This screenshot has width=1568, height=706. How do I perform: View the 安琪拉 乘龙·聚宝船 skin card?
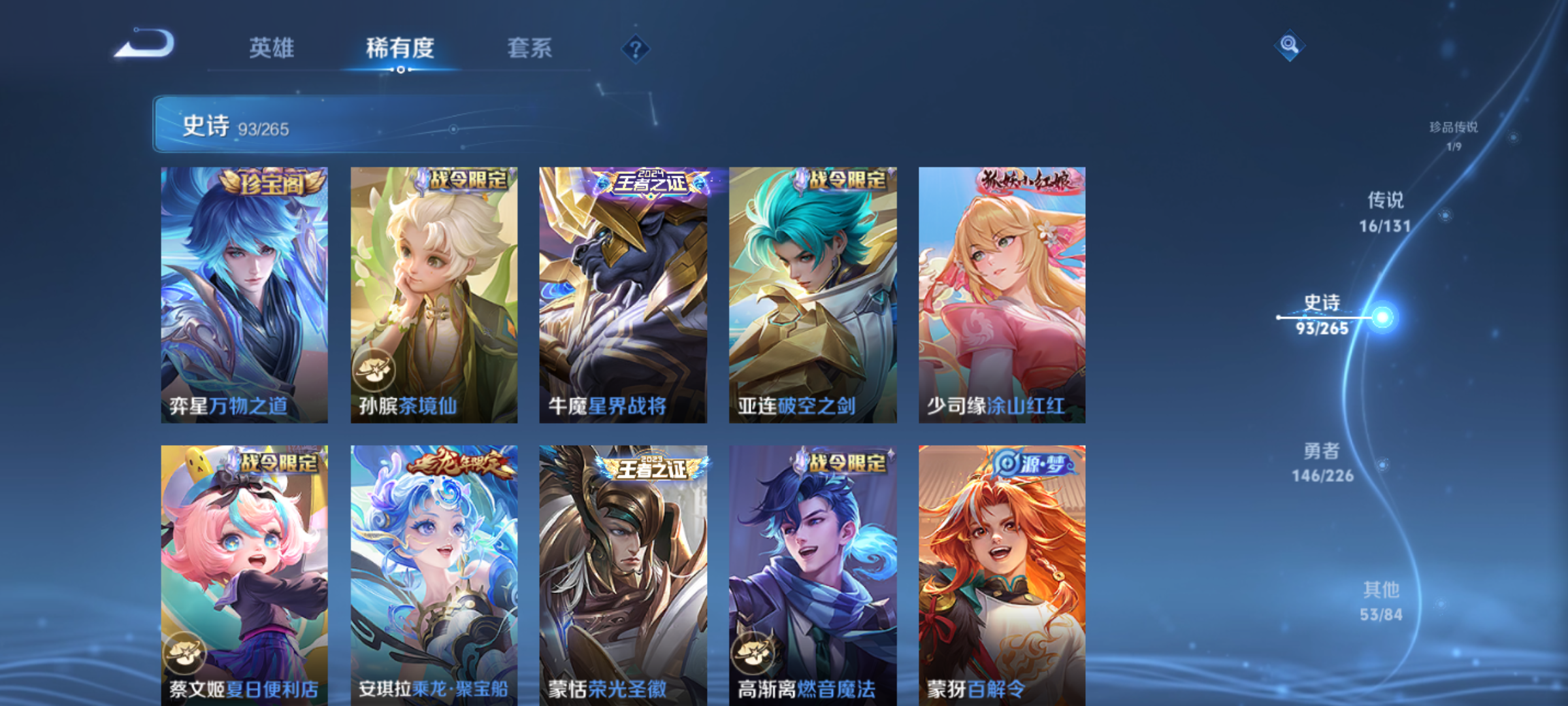tap(434, 575)
